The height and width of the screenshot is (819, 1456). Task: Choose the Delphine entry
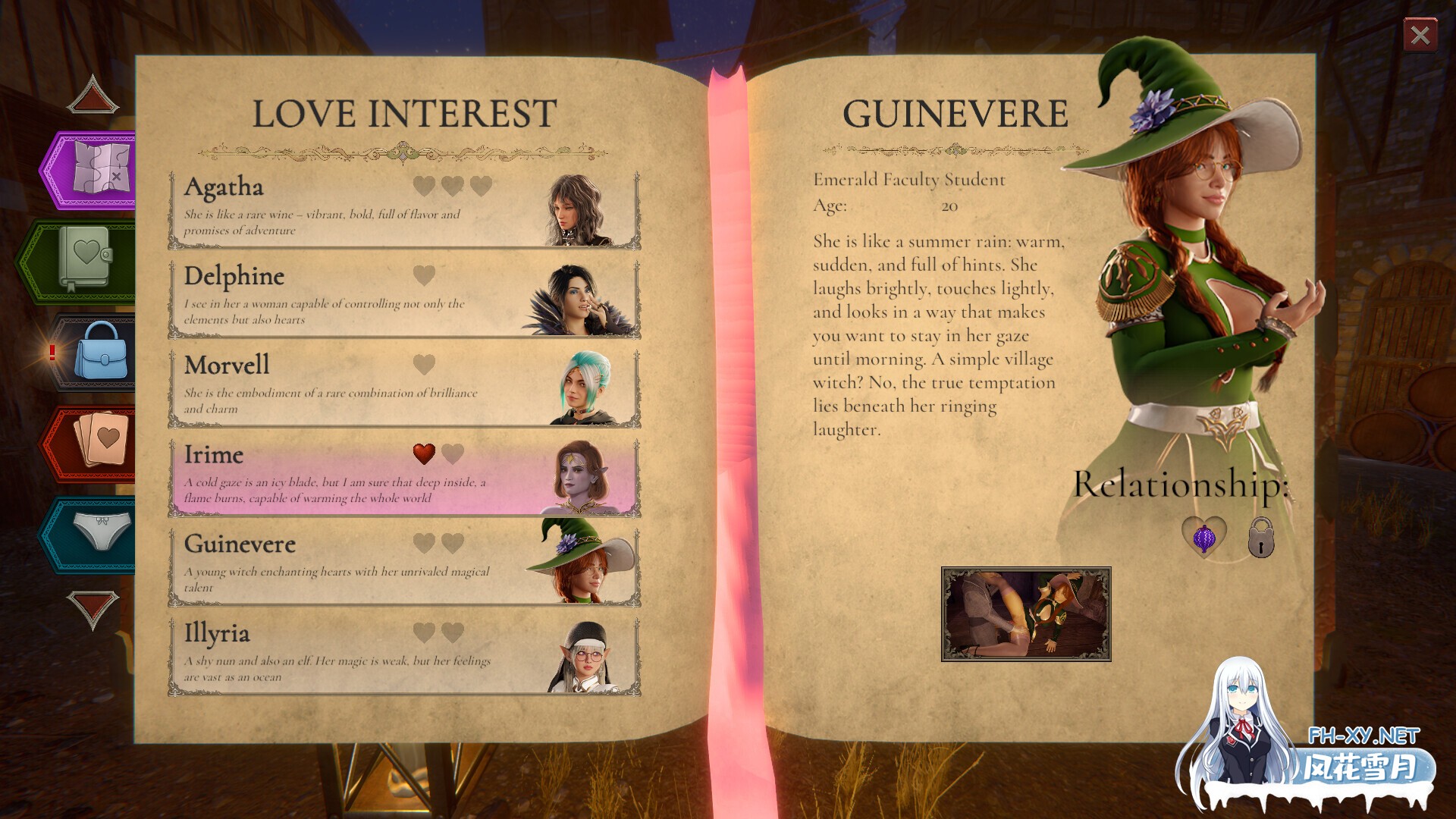click(403, 299)
